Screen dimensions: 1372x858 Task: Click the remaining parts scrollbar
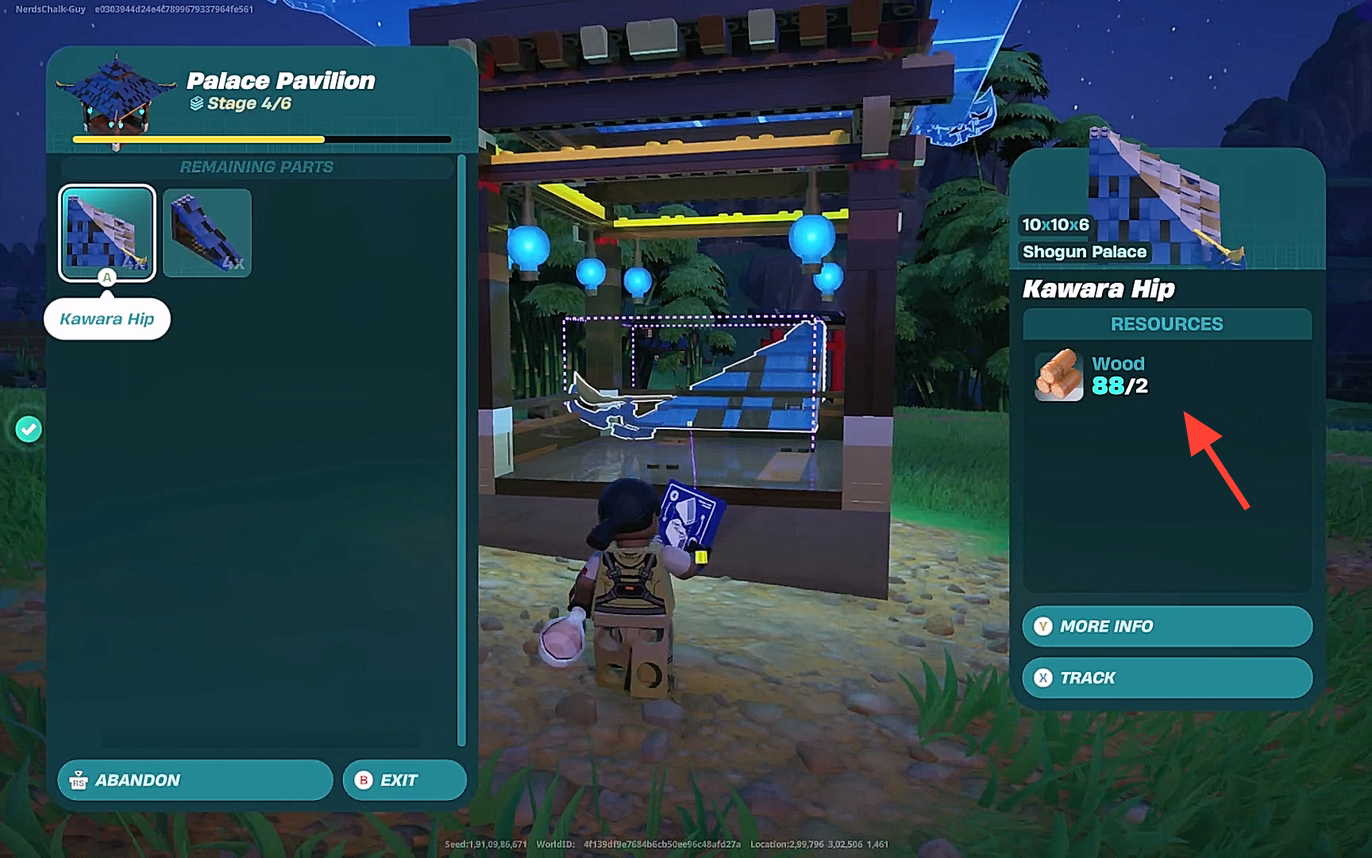pyautogui.click(x=461, y=450)
